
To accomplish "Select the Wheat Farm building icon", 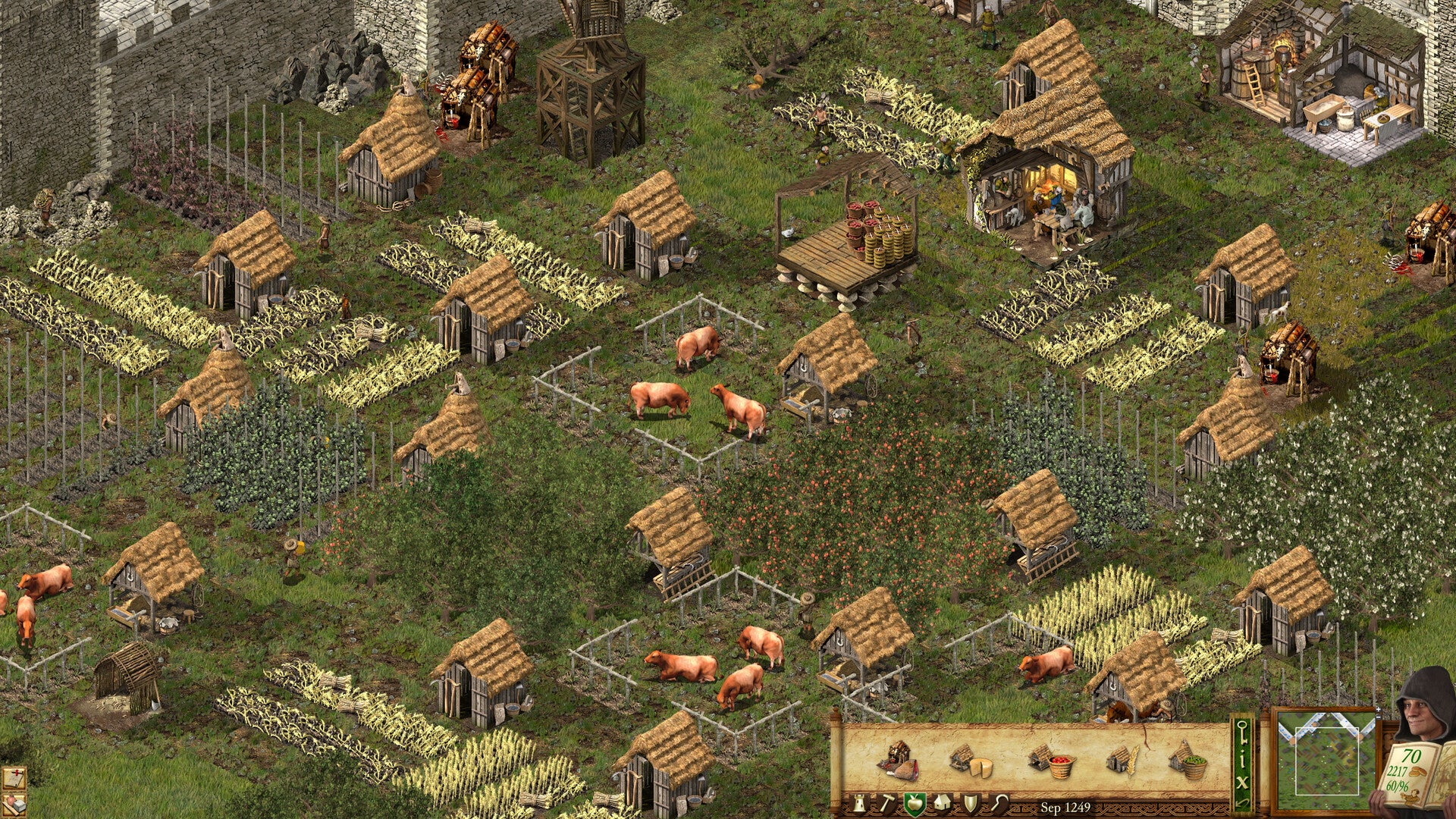I will 1122,761.
